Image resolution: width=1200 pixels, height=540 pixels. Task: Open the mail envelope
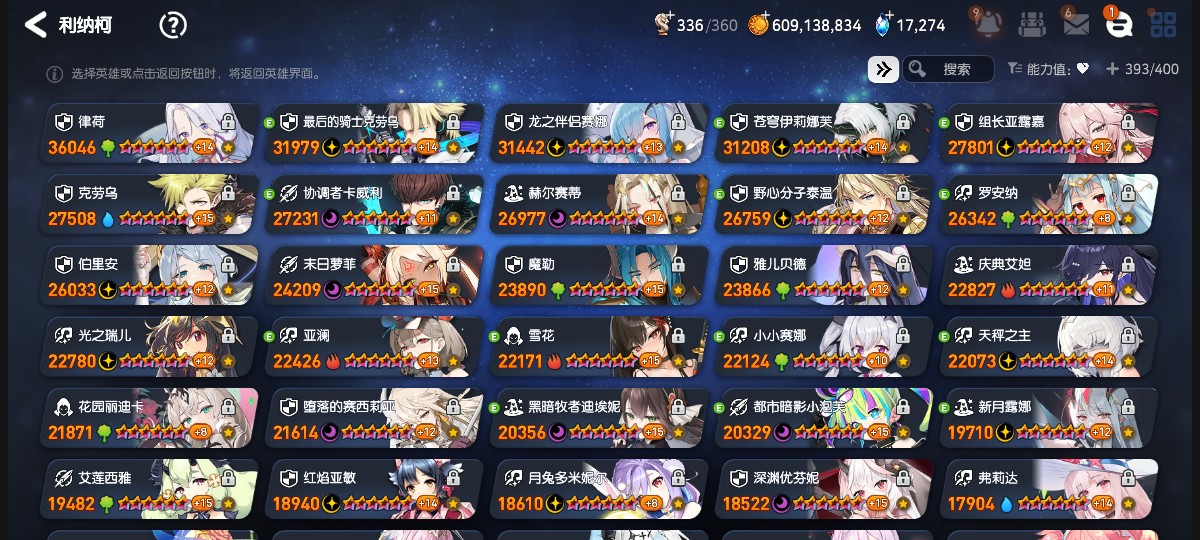point(1076,25)
